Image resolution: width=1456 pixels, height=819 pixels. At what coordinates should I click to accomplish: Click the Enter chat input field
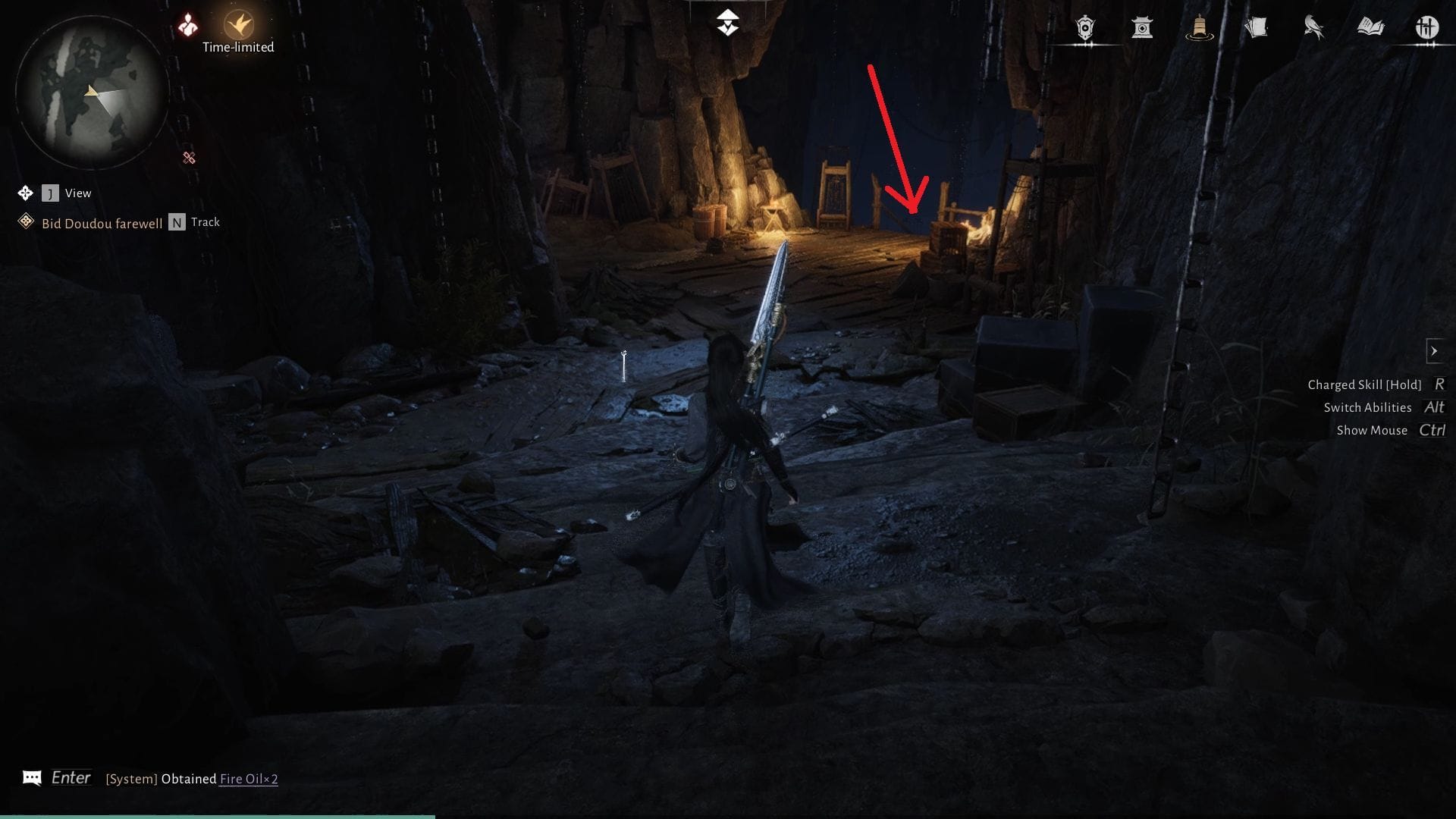pos(72,777)
